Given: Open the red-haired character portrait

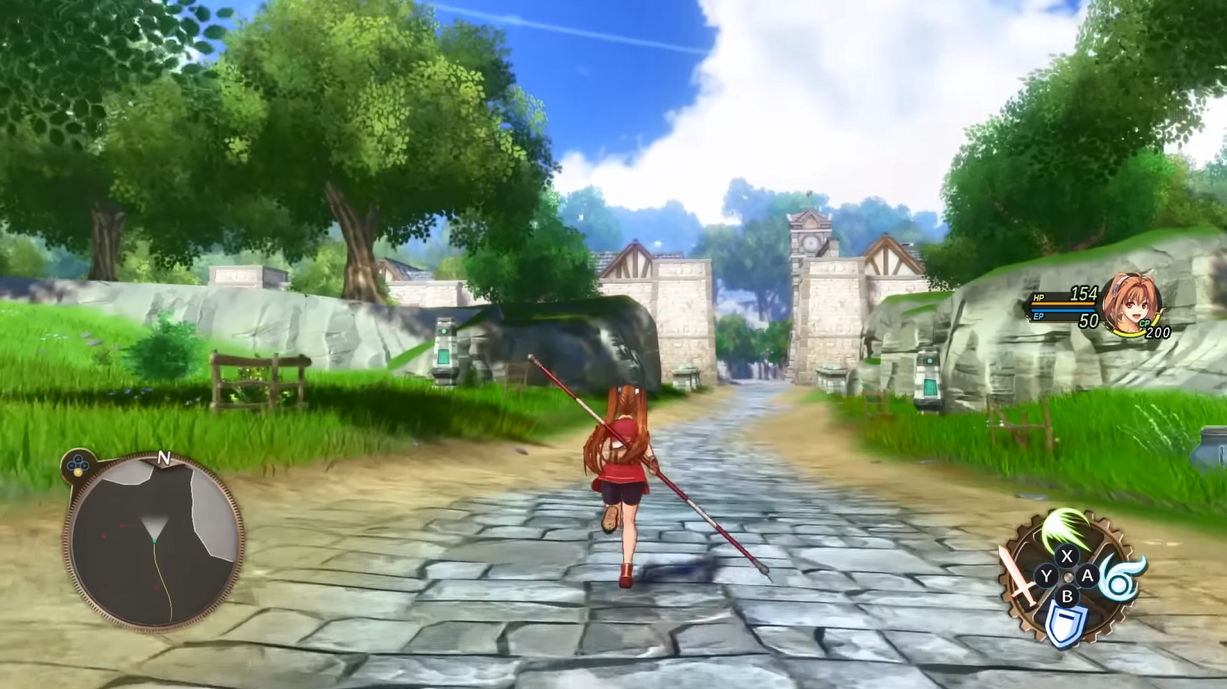Looking at the screenshot, I should [x=1138, y=301].
